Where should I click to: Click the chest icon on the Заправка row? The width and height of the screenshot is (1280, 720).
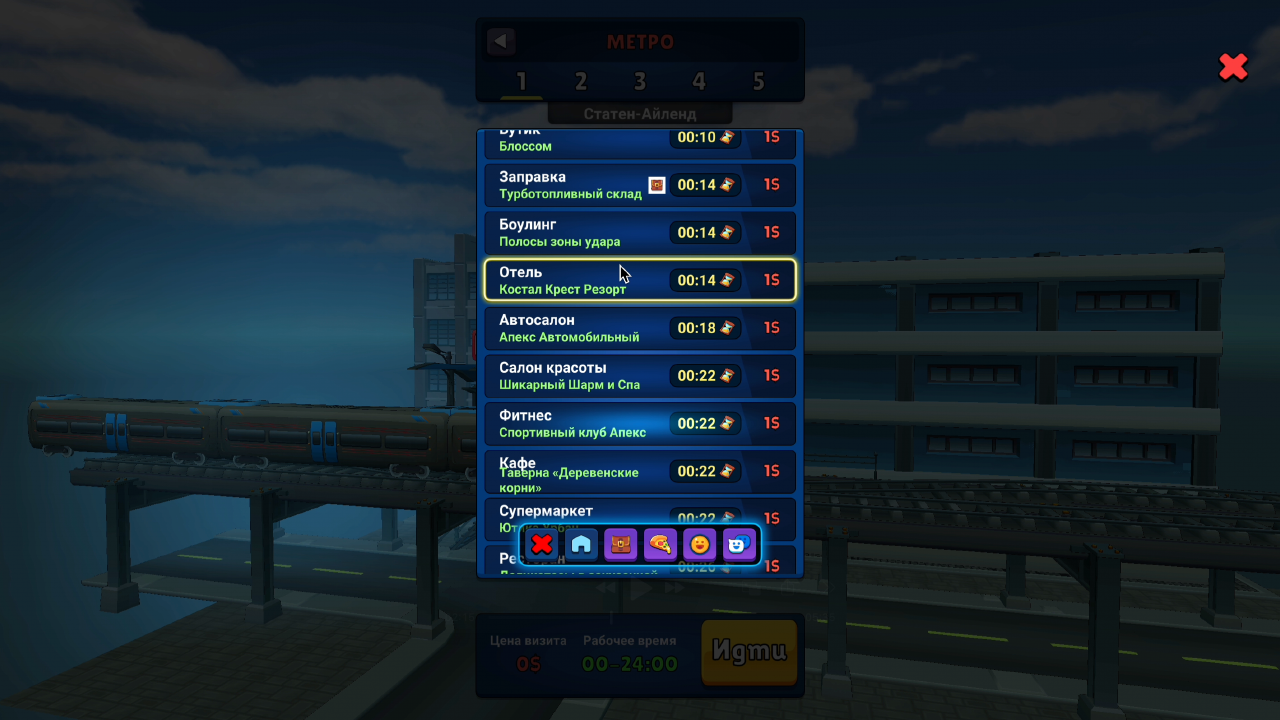pos(658,185)
